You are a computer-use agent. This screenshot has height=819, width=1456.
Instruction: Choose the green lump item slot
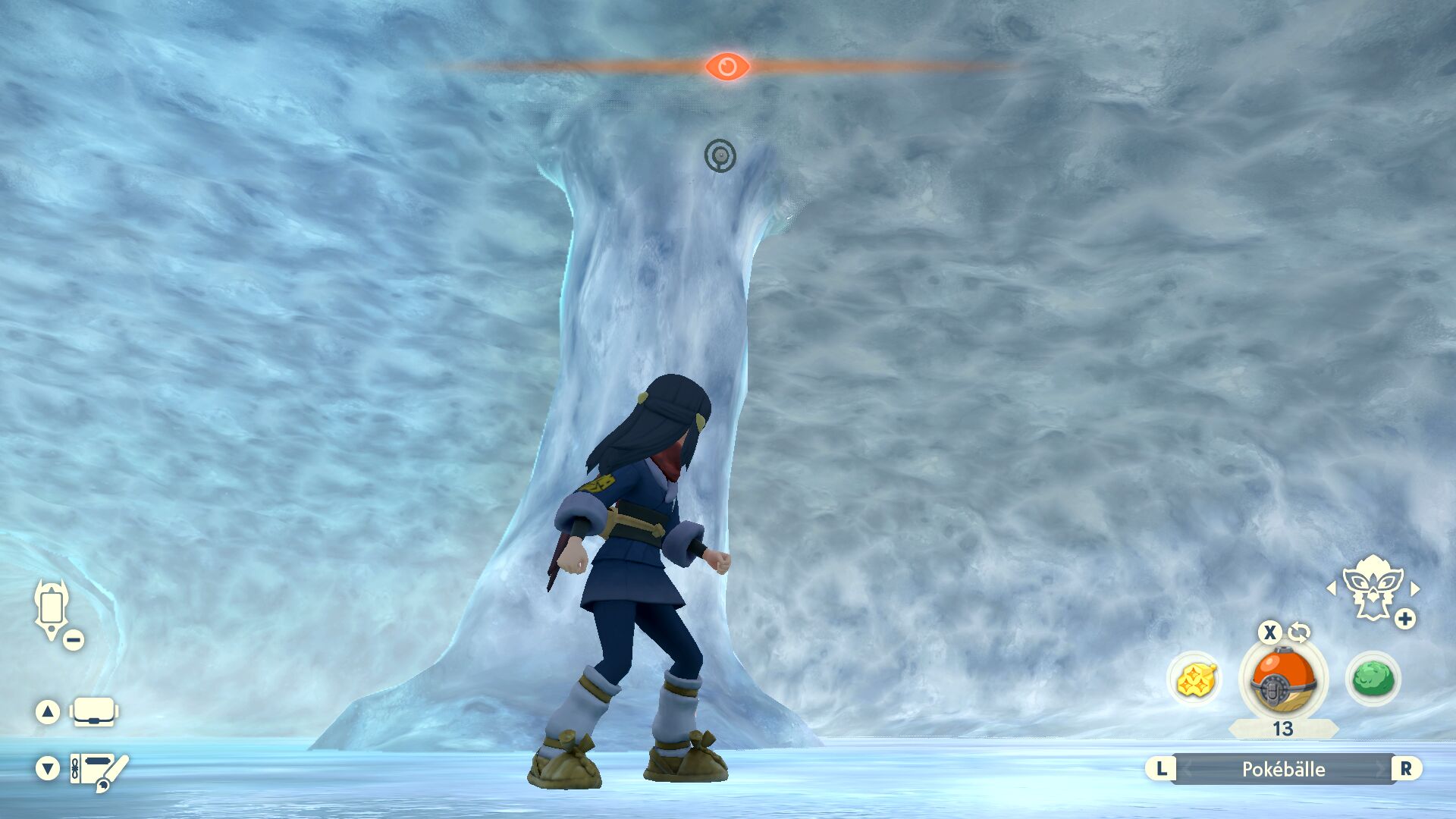(x=1373, y=679)
